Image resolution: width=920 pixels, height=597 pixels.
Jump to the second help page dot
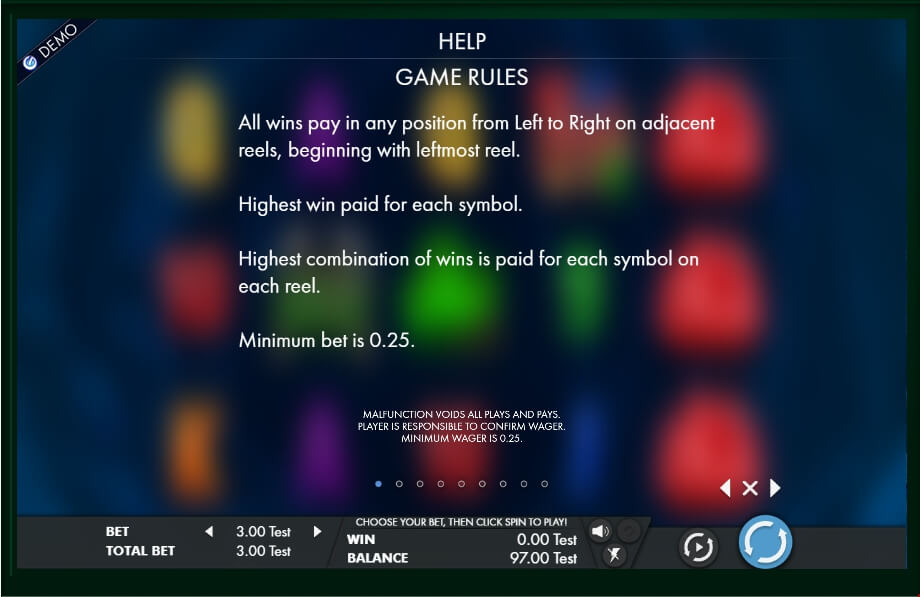point(399,484)
